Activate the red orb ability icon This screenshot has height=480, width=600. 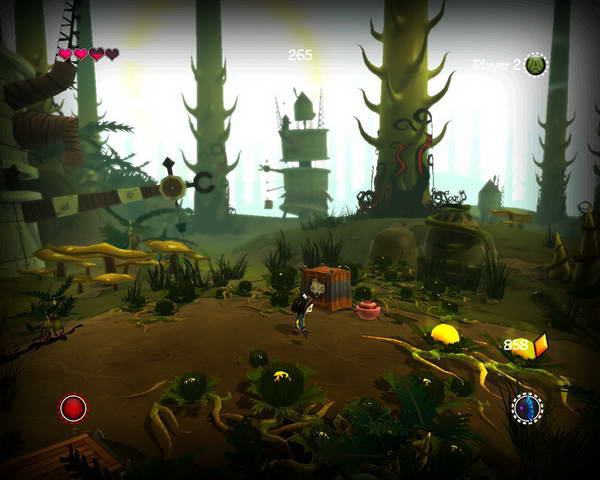[73, 408]
